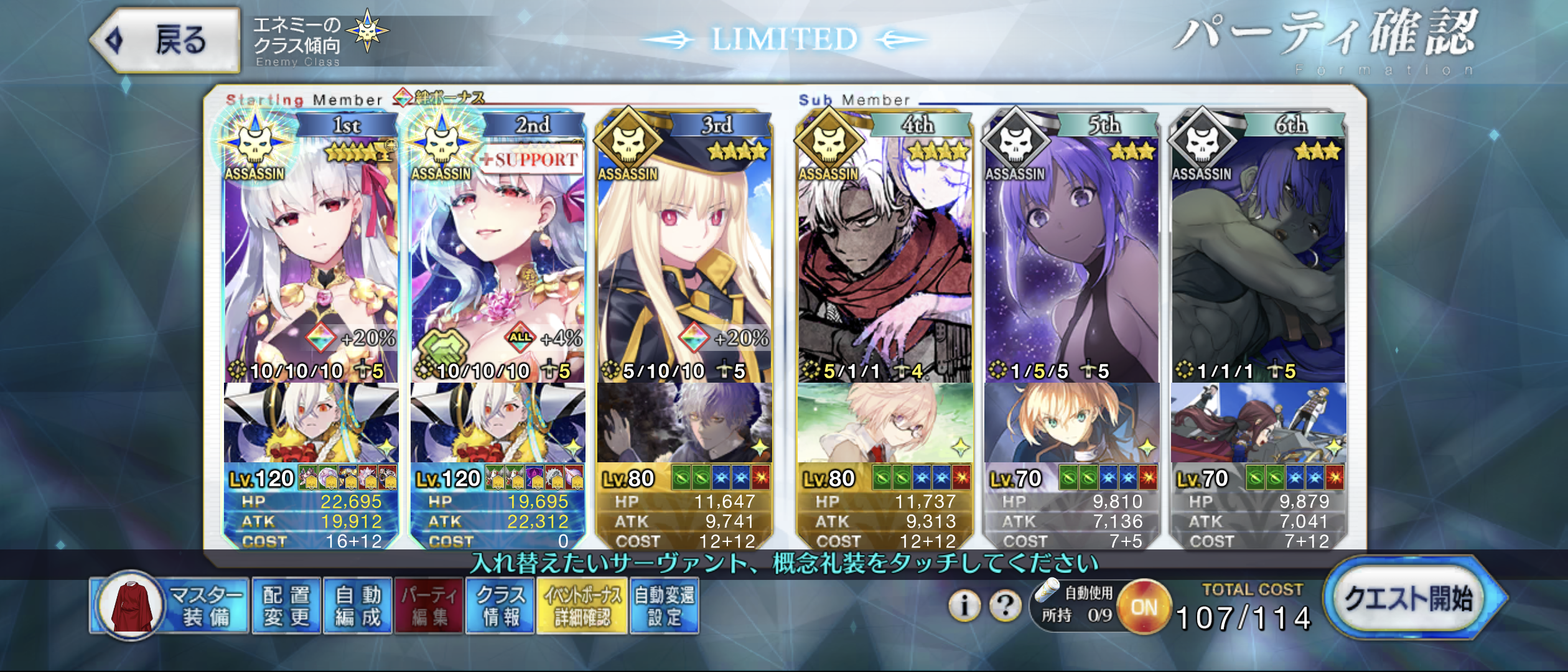
Task: Show the enemy class tendency info
Action: point(320,40)
